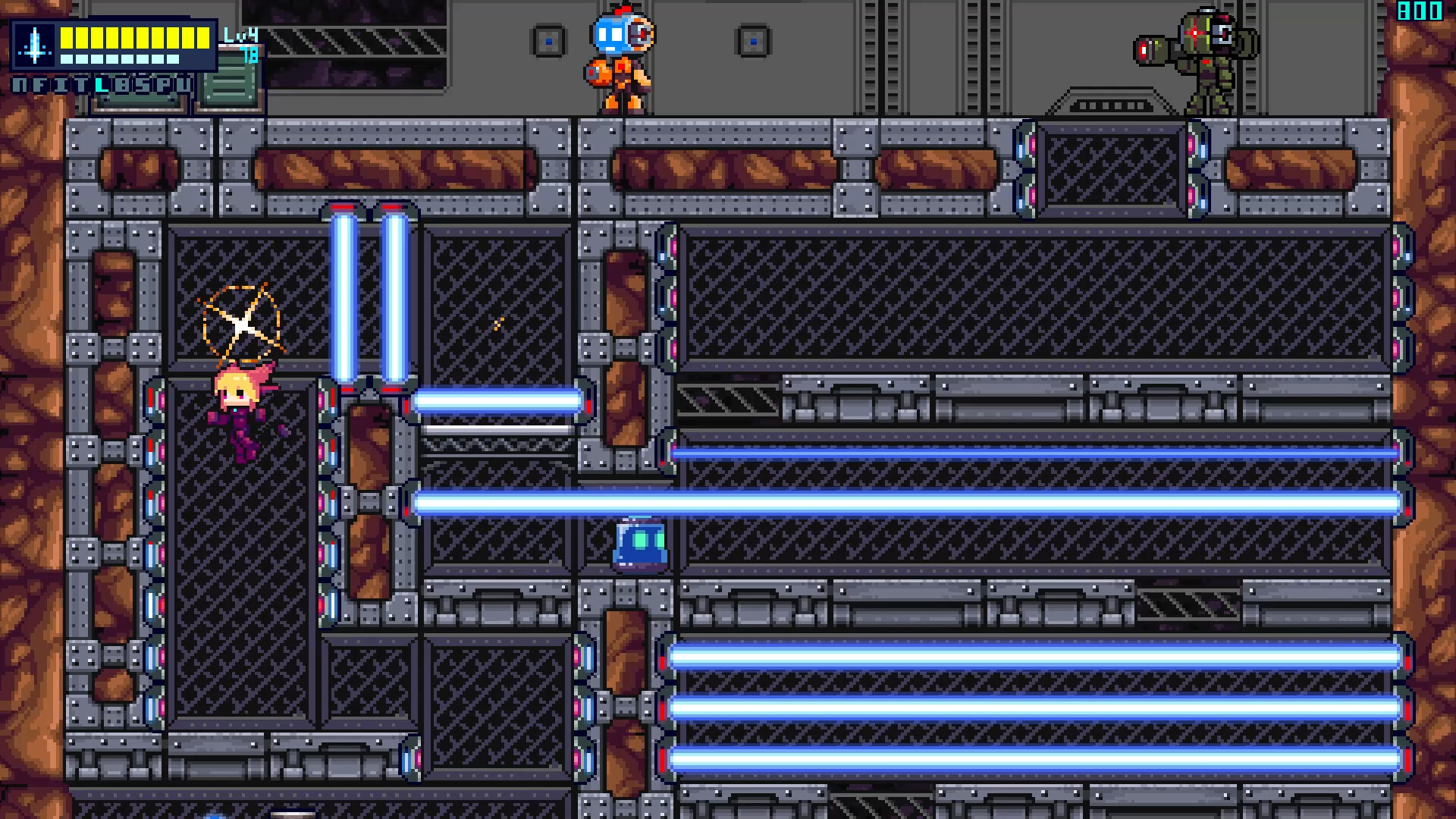Image resolution: width=1456 pixels, height=819 pixels.
Task: Click the Lv4 level indicator
Action: (242, 35)
